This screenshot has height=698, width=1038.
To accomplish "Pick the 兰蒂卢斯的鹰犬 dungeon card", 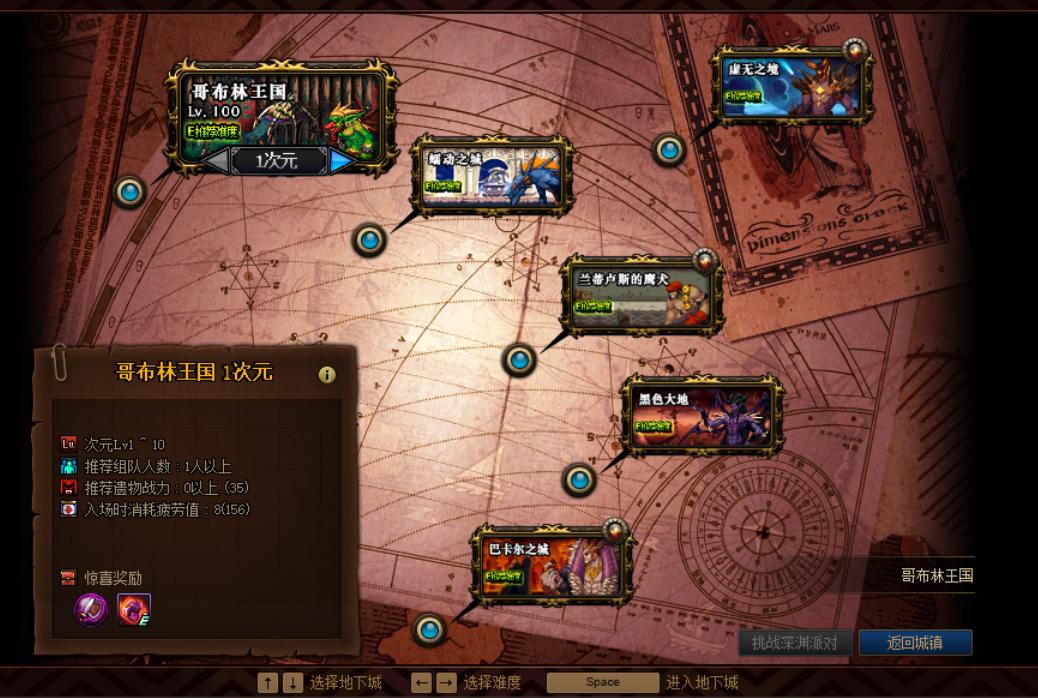I will [641, 295].
